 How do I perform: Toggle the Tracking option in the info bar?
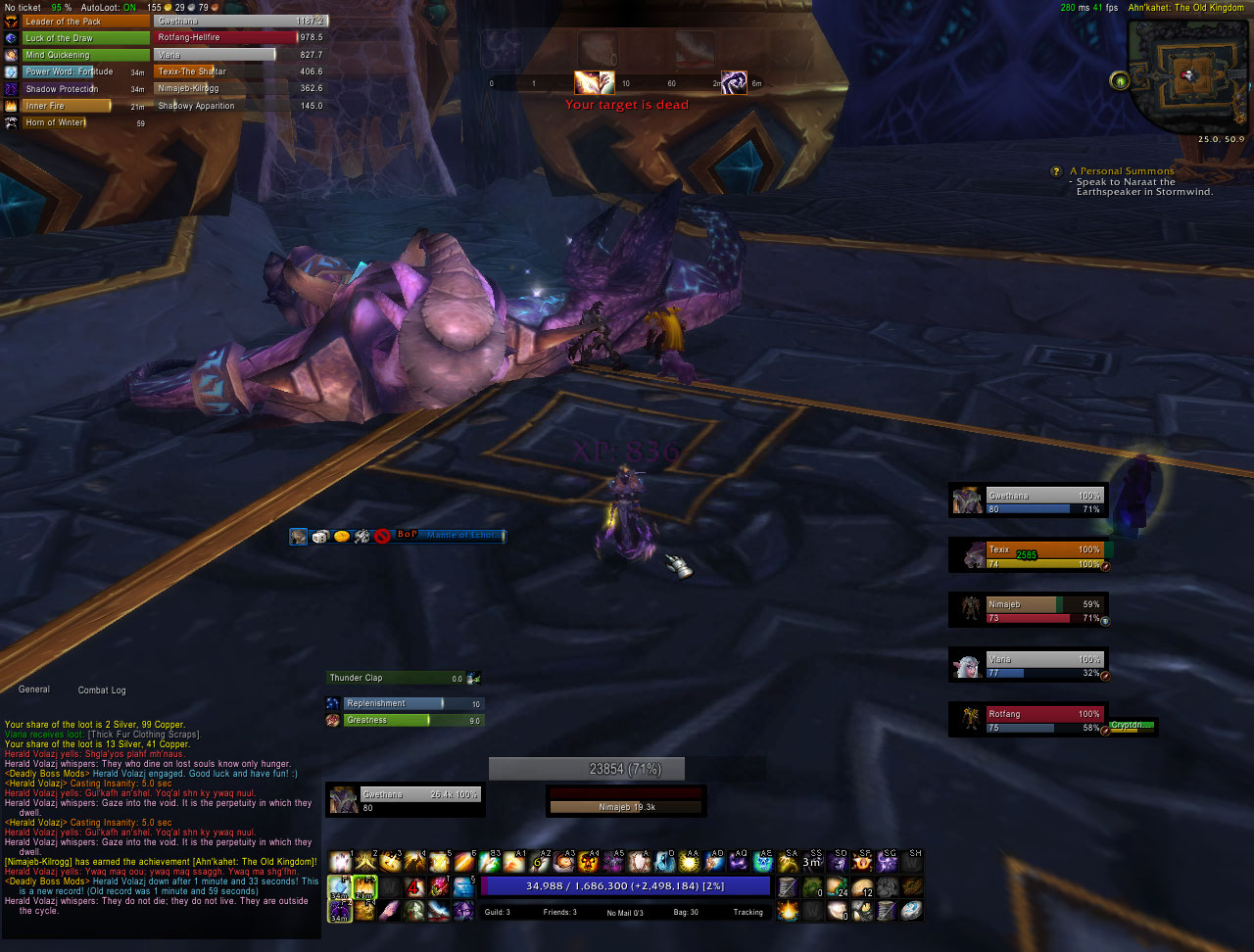pos(748,912)
